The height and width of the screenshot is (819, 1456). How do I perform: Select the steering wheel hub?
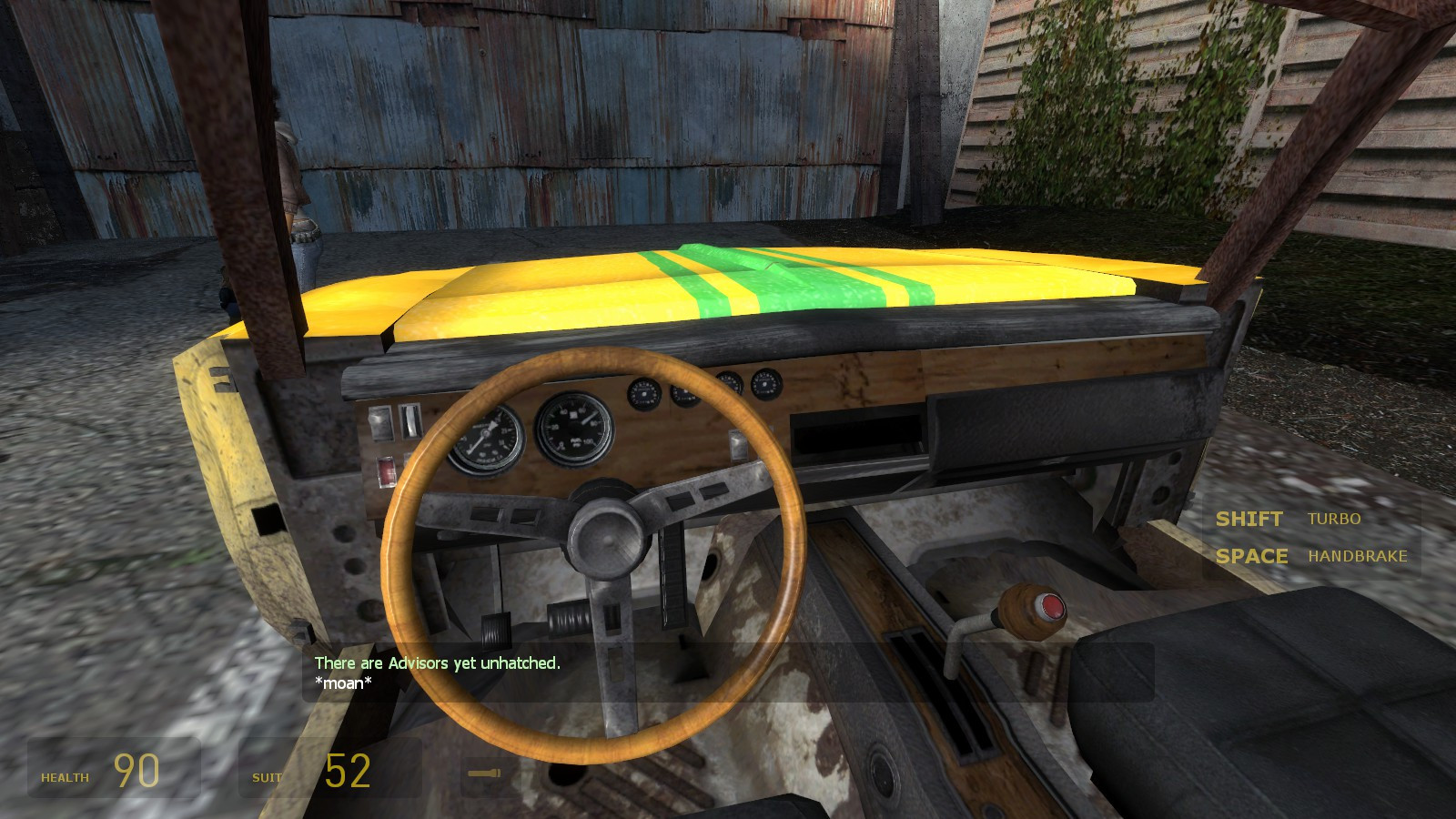coord(605,537)
